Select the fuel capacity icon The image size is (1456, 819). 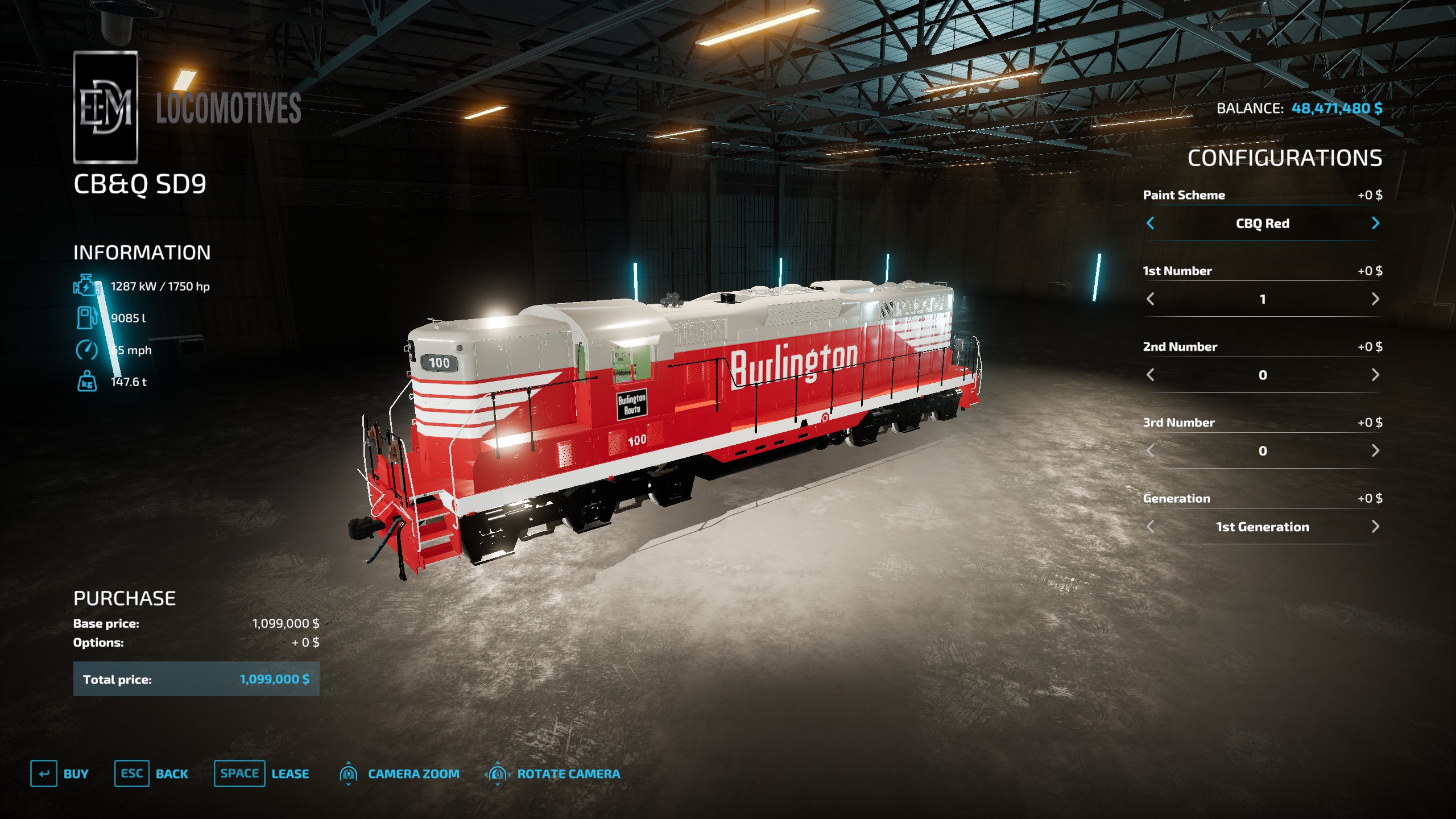[85, 318]
